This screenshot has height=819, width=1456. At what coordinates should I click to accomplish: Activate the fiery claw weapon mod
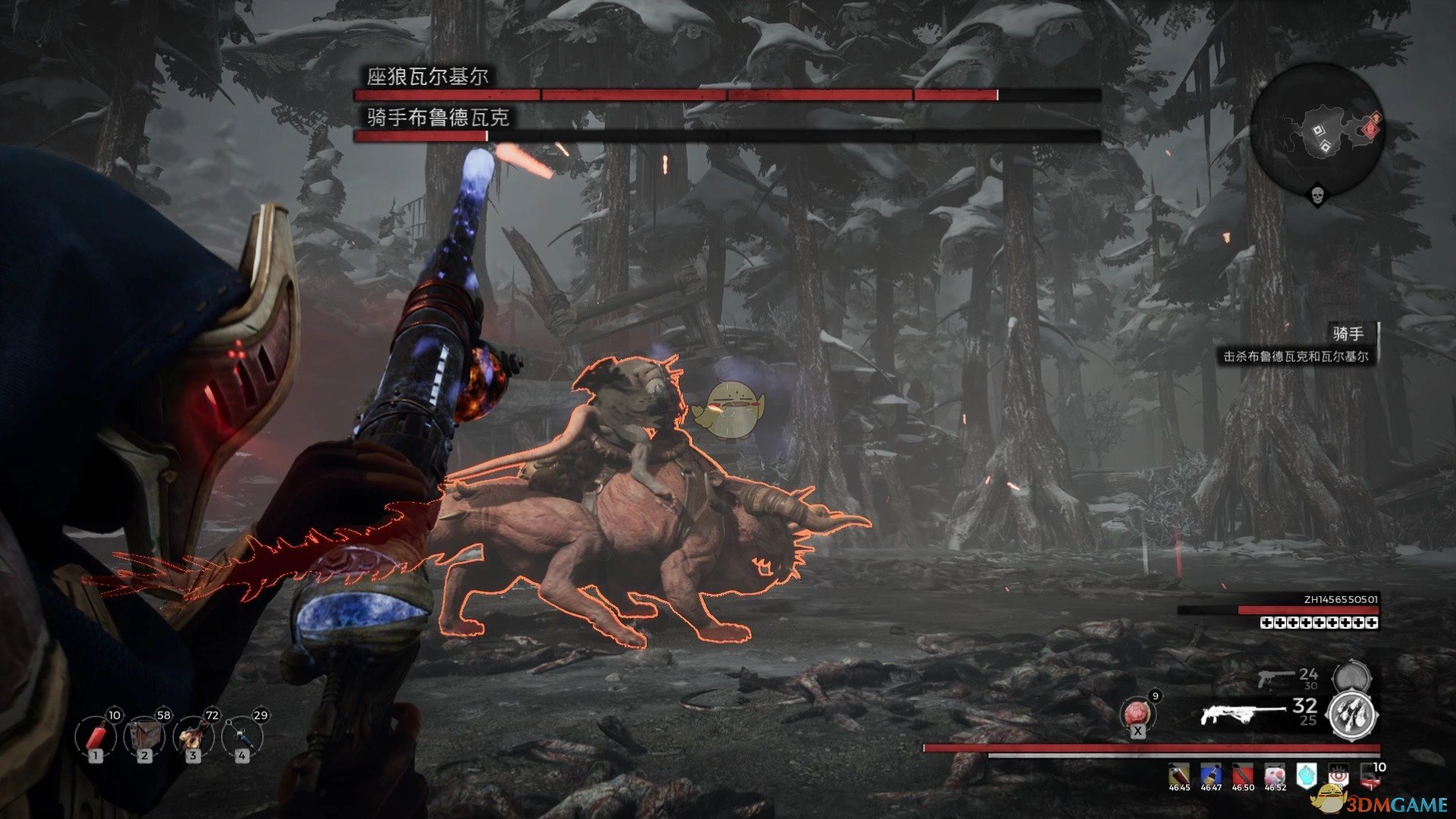(x=1353, y=714)
